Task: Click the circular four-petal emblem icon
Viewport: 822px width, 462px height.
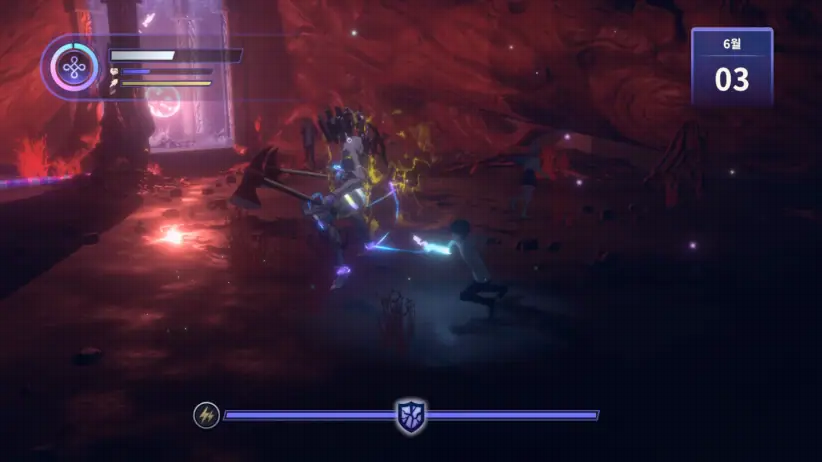Action: (72, 67)
